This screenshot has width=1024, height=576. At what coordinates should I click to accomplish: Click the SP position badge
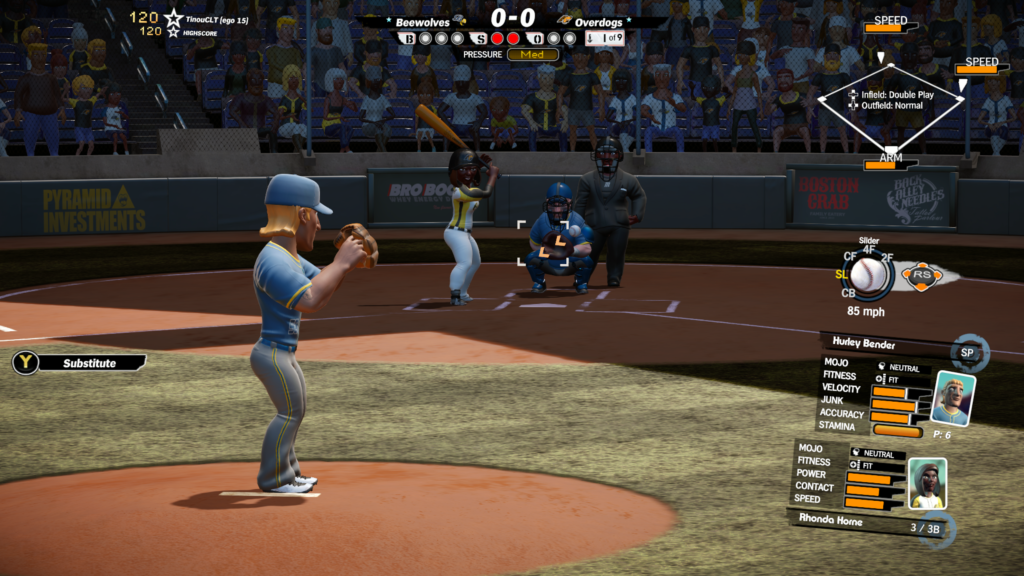pyautogui.click(x=968, y=353)
